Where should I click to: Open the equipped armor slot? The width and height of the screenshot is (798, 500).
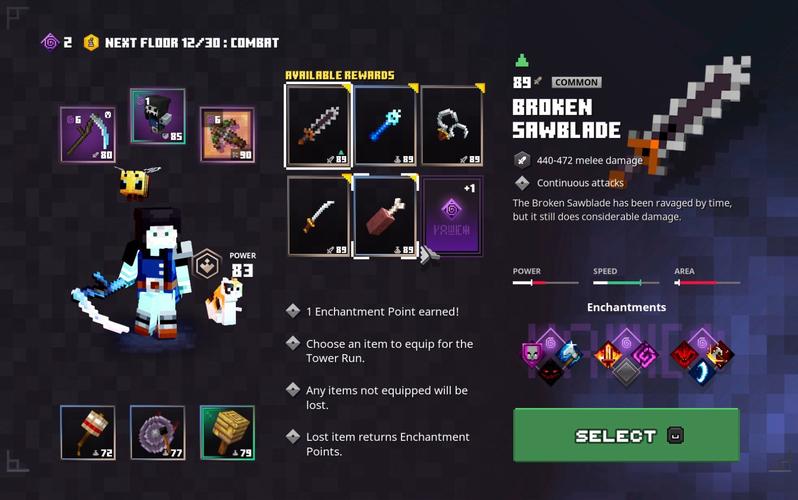(157, 116)
